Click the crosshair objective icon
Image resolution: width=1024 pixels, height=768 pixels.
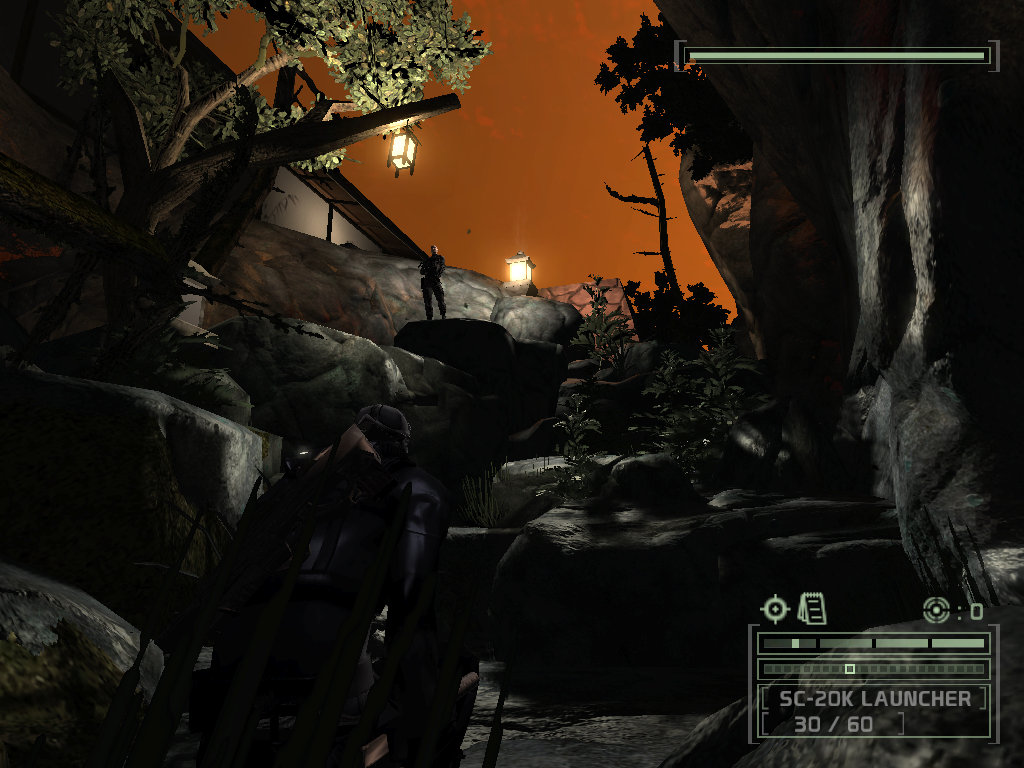pyautogui.click(x=775, y=608)
